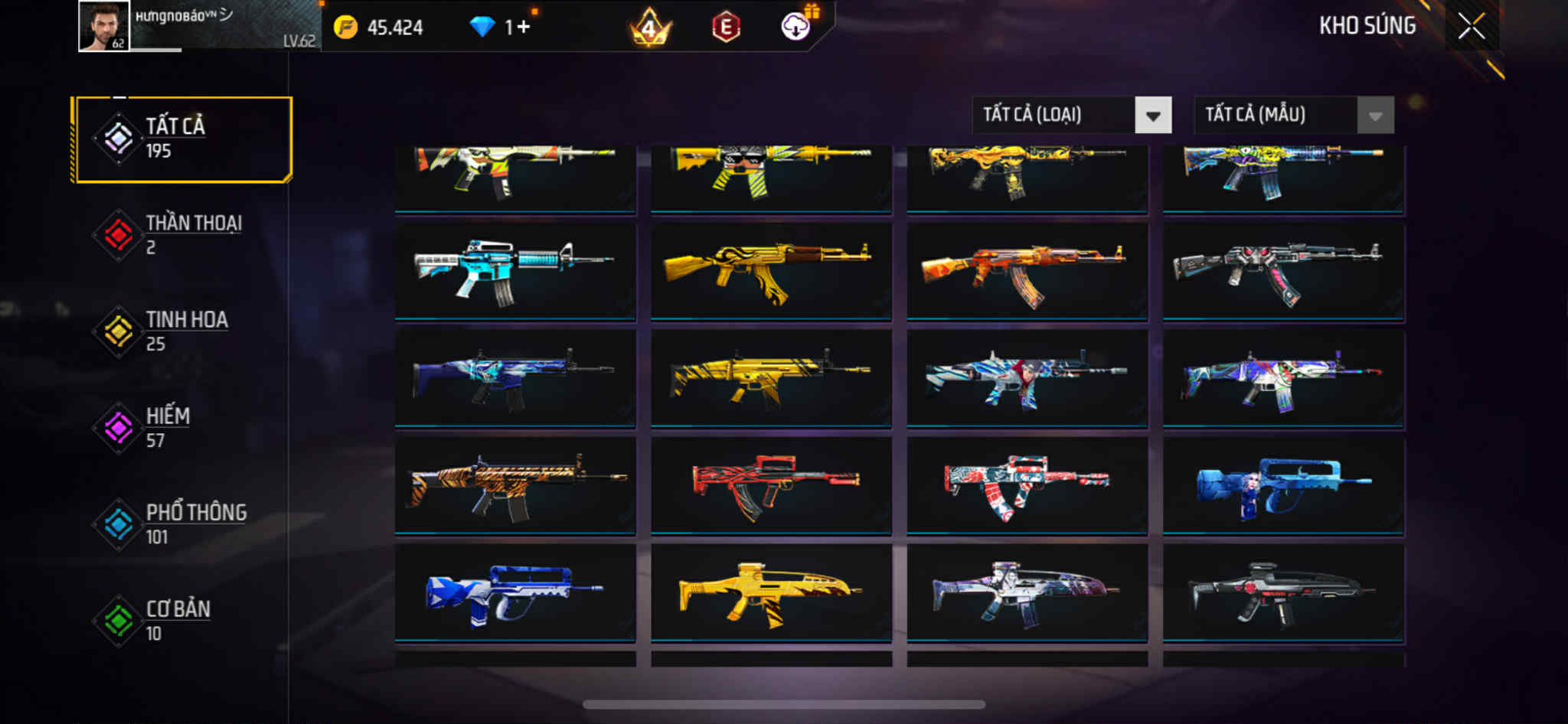
Task: Switch to the Thần Thoại category
Action: [182, 235]
